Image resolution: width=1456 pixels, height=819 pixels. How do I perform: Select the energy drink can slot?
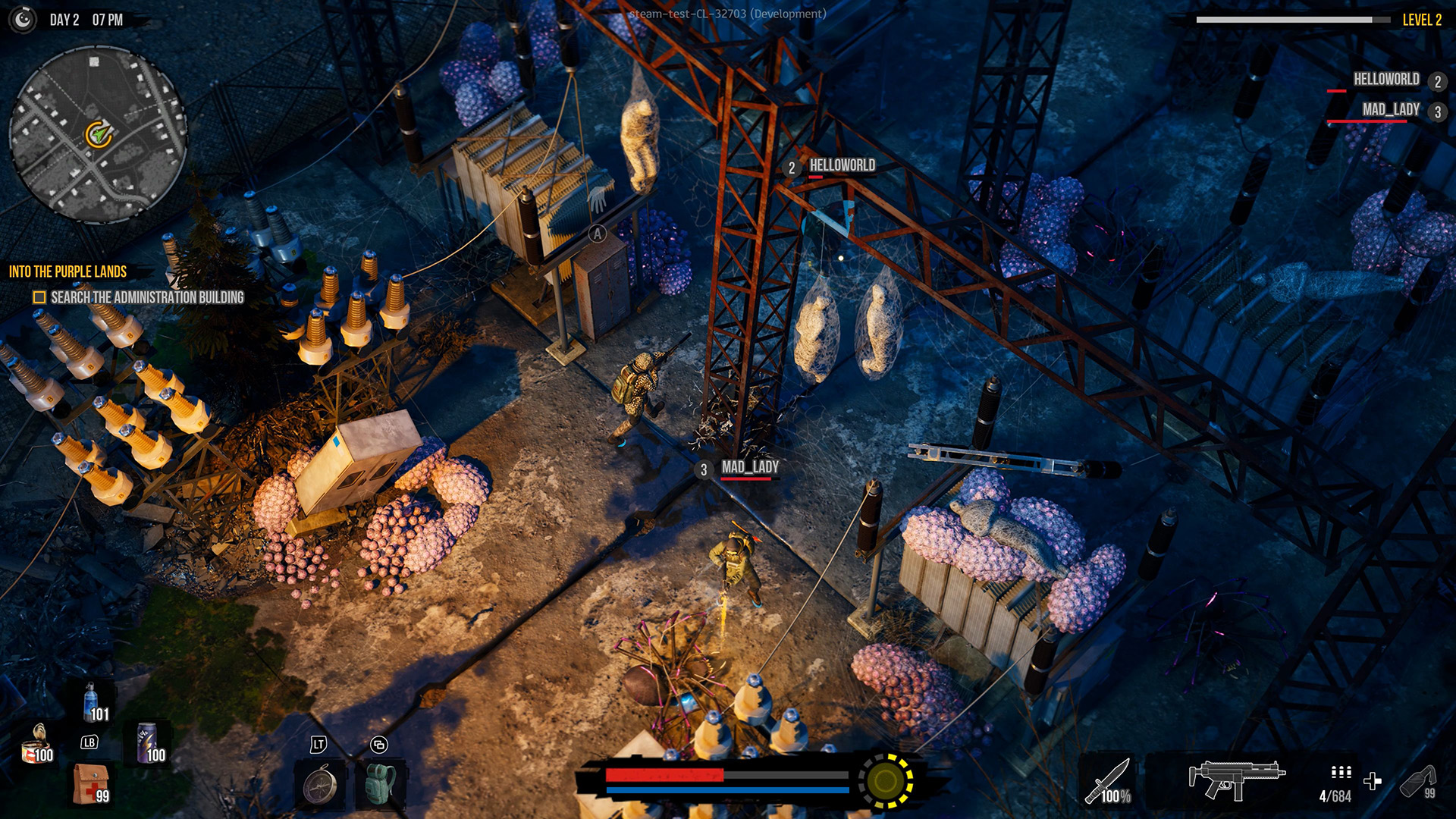[148, 743]
